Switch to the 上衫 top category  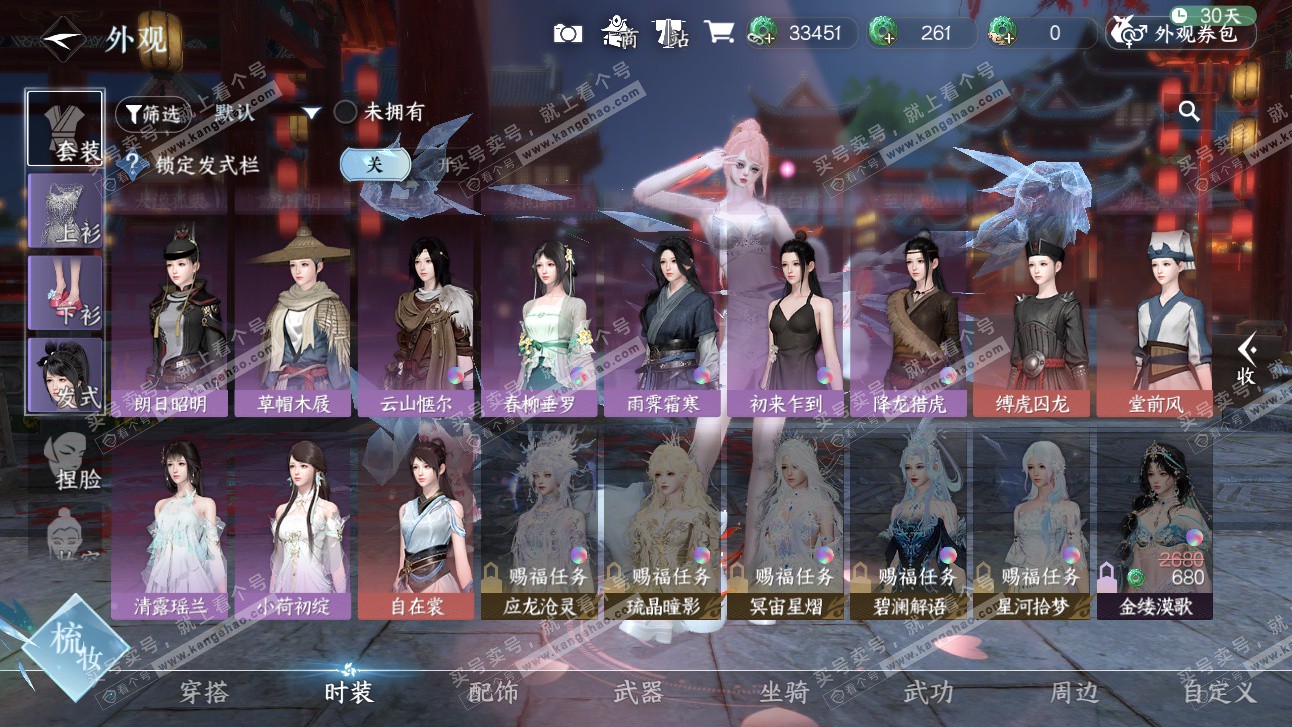(66, 211)
